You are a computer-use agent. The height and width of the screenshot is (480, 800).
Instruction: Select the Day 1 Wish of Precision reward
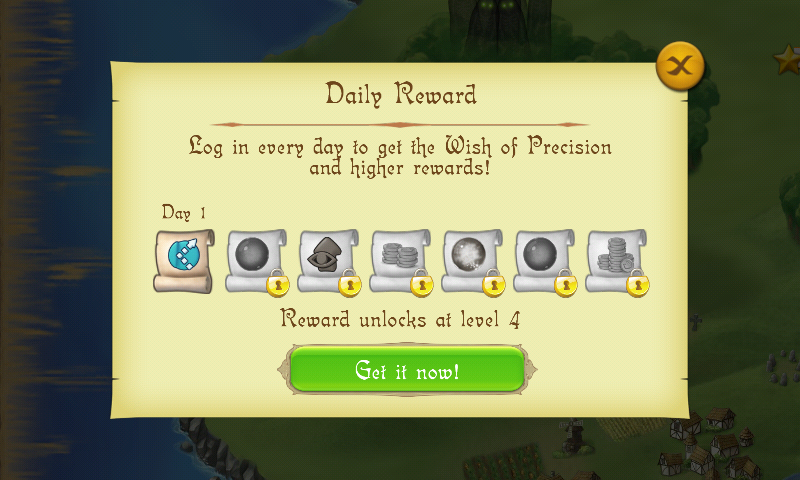[x=183, y=260]
